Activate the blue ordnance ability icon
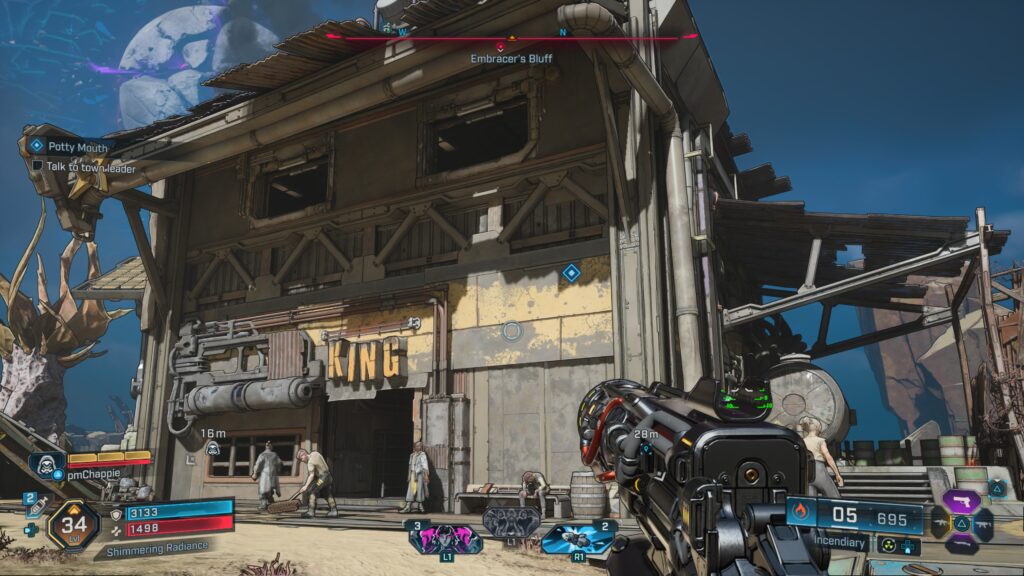This screenshot has height=576, width=1024. 578,538
